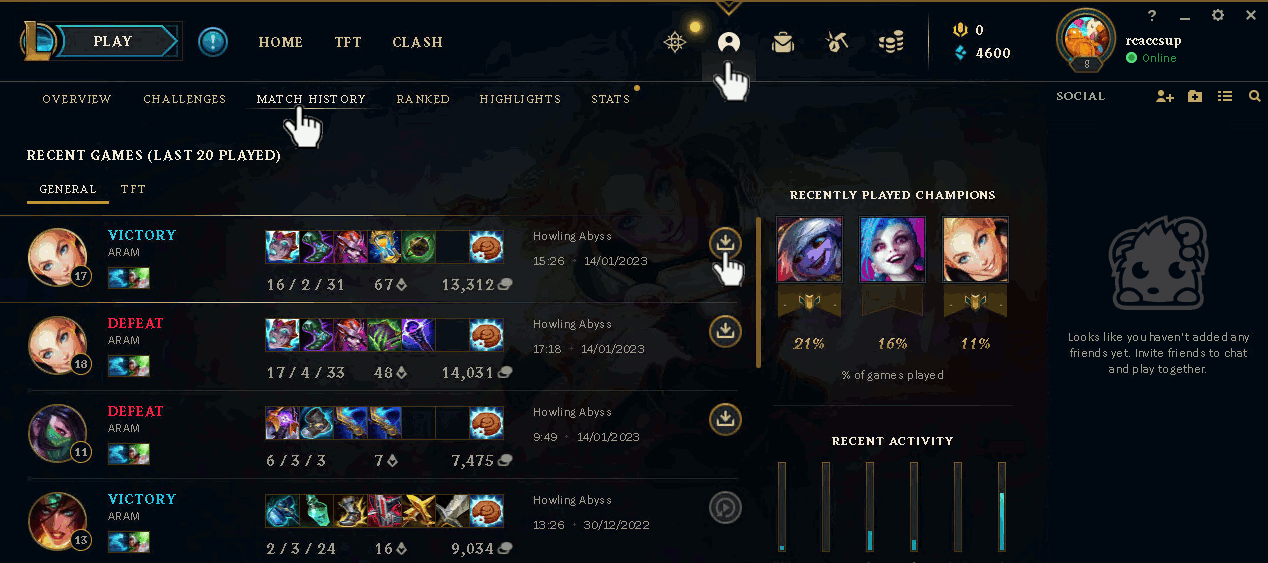This screenshot has height=563, width=1268.
Task: View the STATS tab
Action: [x=610, y=99]
